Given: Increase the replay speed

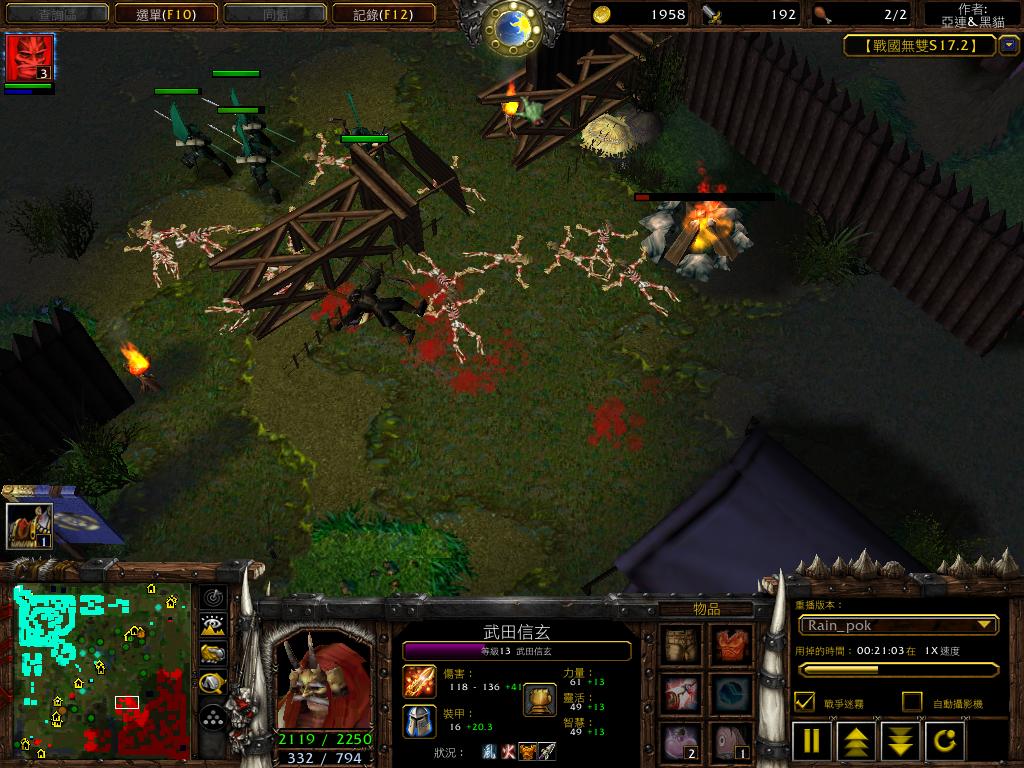Looking at the screenshot, I should [857, 741].
